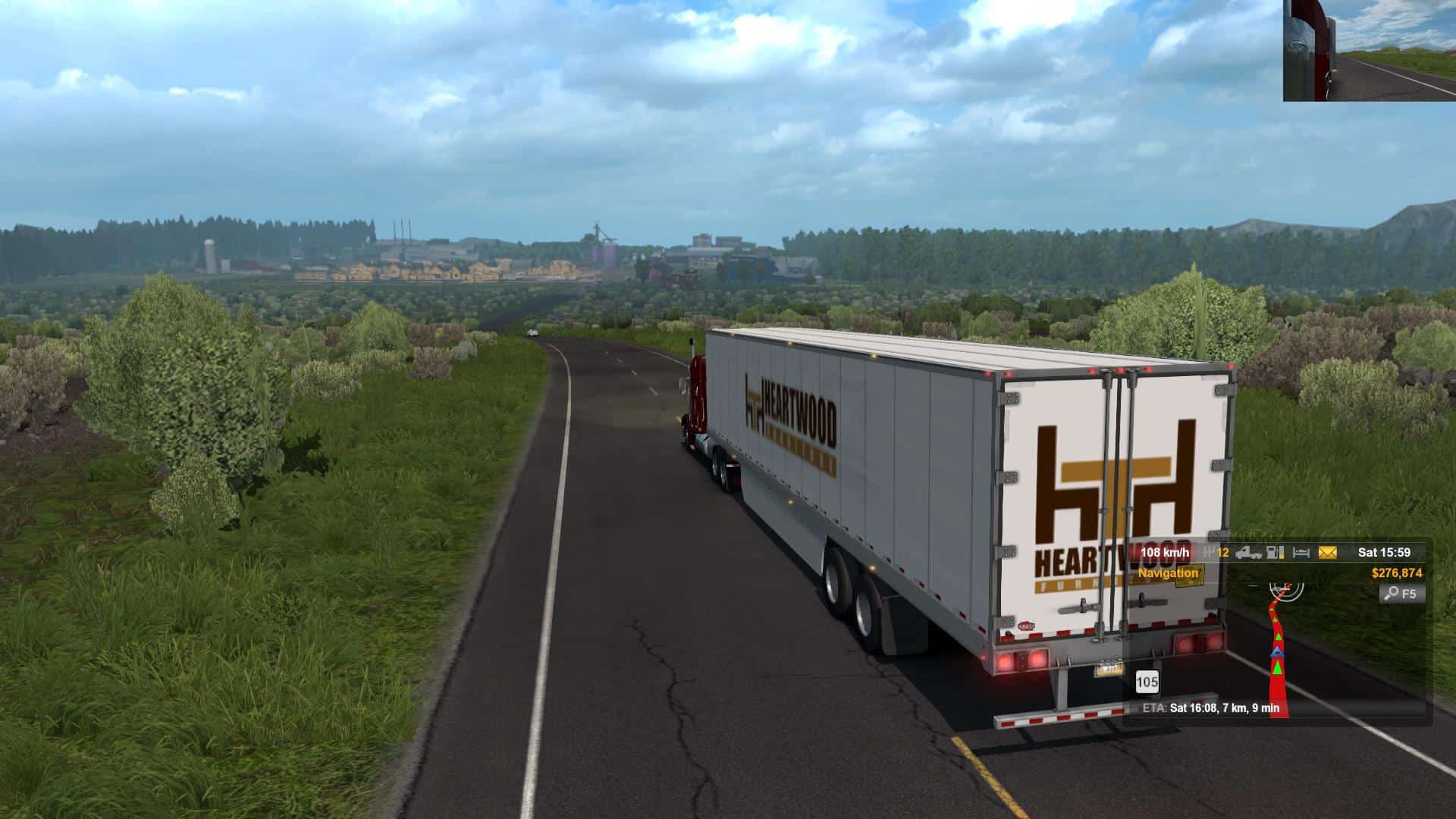
Task: Open the yellow mail envelope icon
Action: click(x=1327, y=553)
